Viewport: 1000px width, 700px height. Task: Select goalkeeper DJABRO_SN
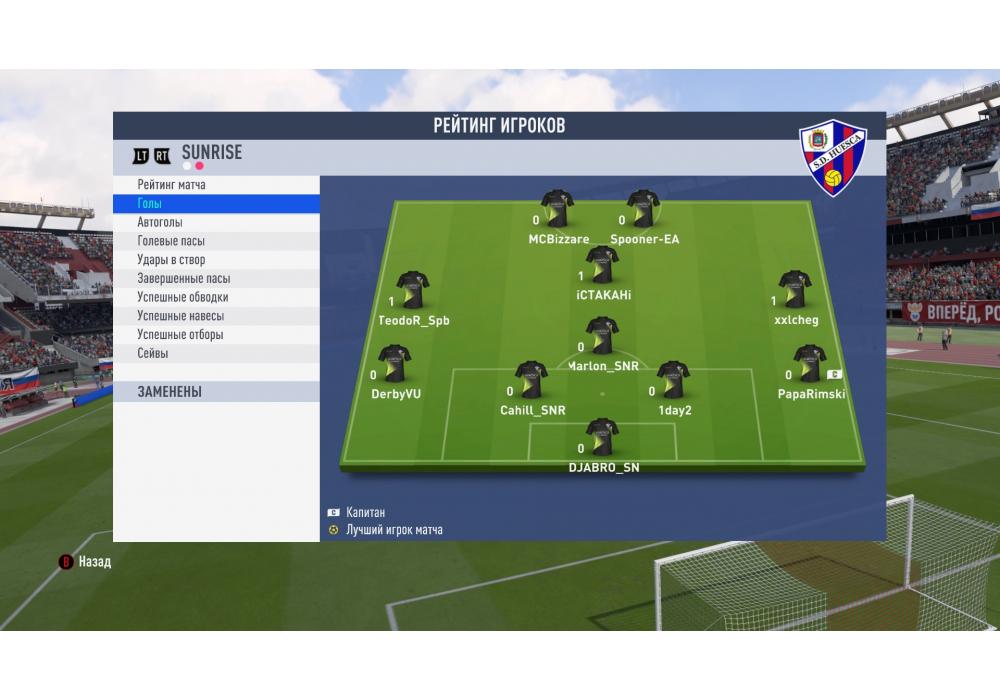click(x=602, y=438)
